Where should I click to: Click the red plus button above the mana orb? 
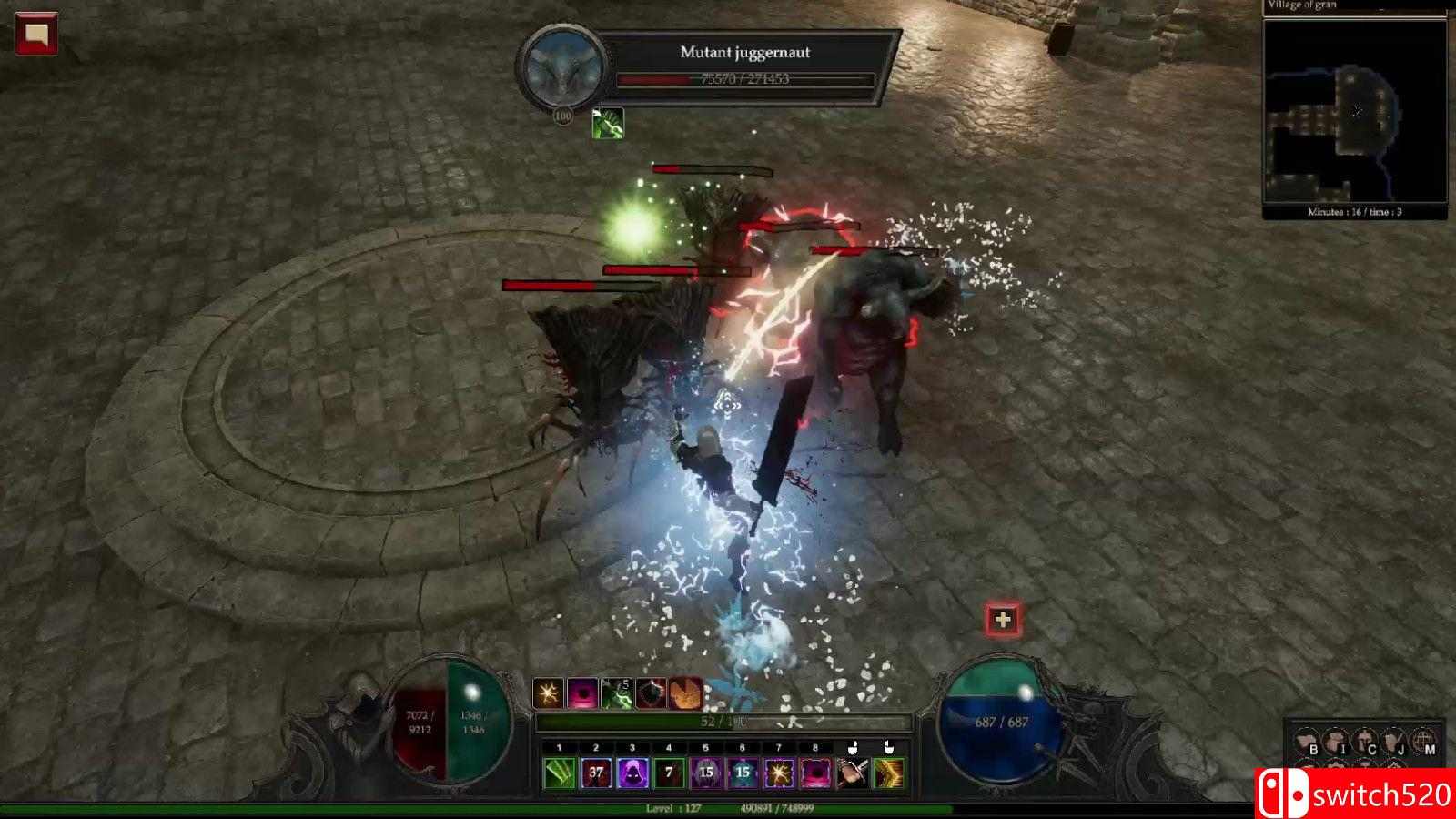point(1003,620)
